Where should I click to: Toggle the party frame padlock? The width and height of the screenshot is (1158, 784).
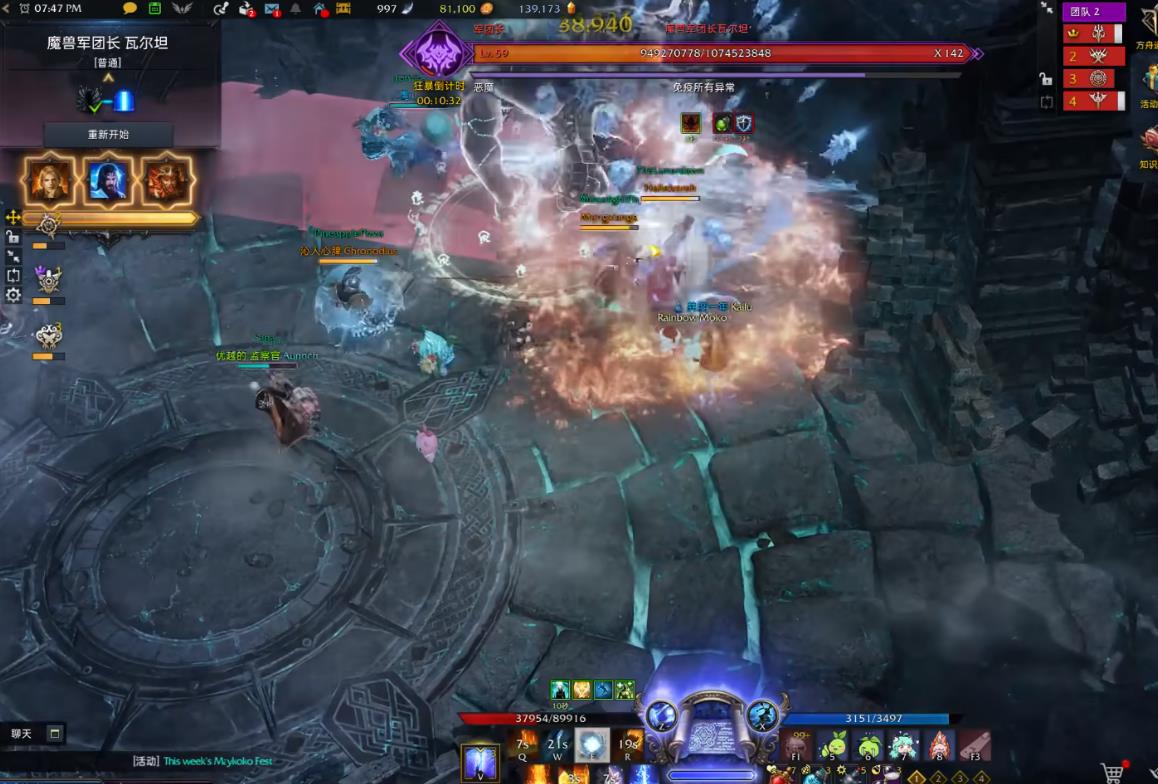[x=13, y=237]
